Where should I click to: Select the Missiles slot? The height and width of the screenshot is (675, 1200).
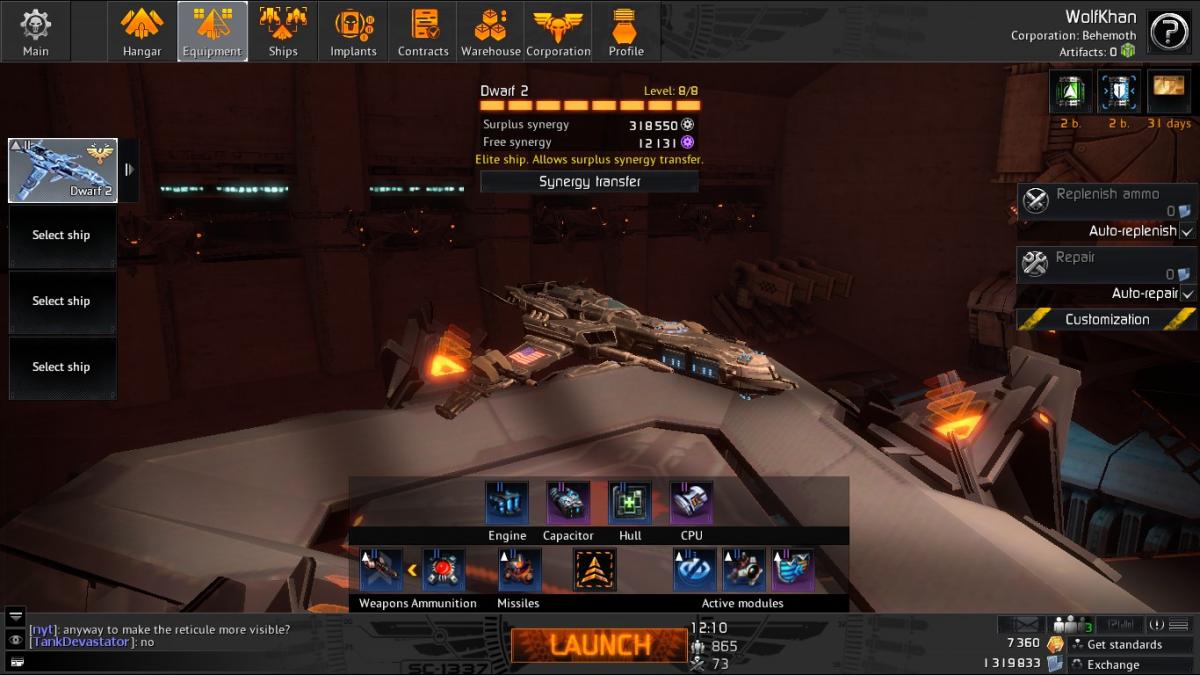(519, 570)
